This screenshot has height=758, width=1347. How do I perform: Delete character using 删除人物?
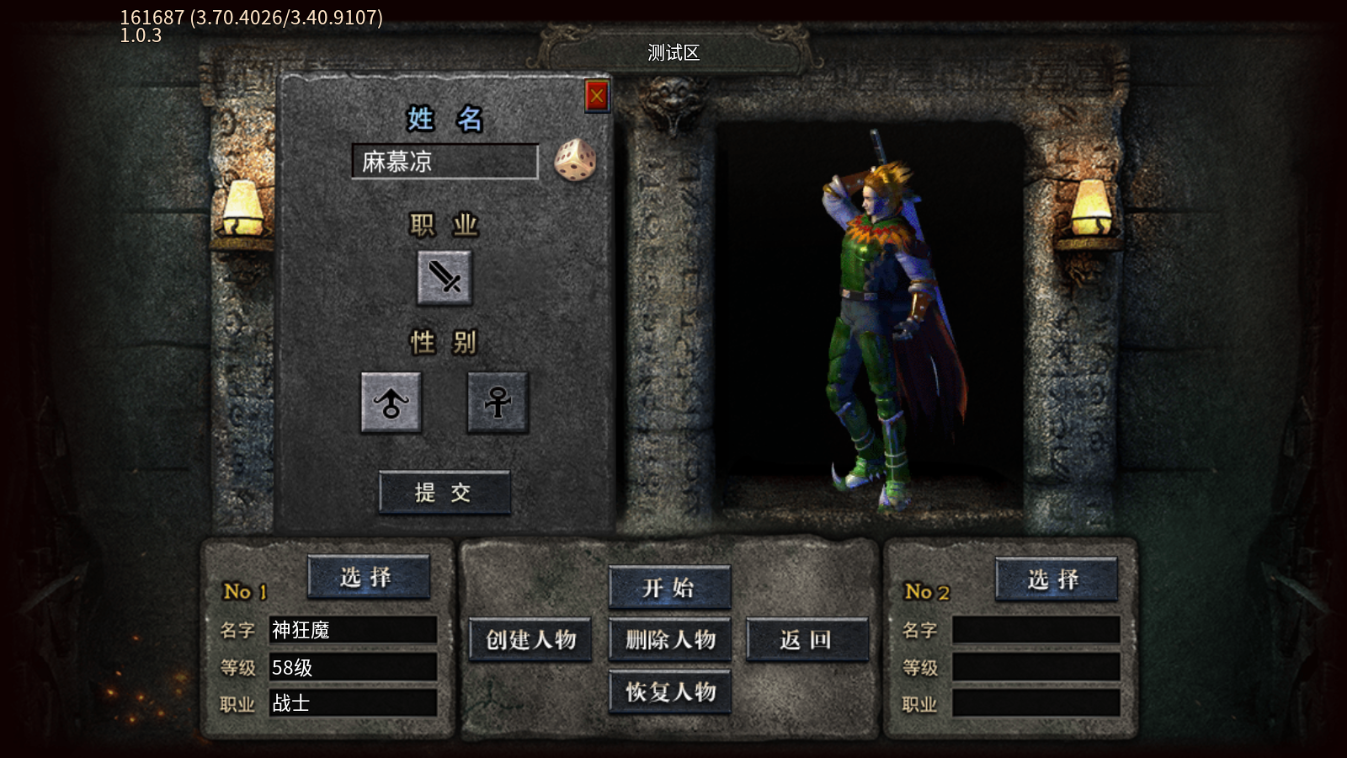(x=669, y=640)
